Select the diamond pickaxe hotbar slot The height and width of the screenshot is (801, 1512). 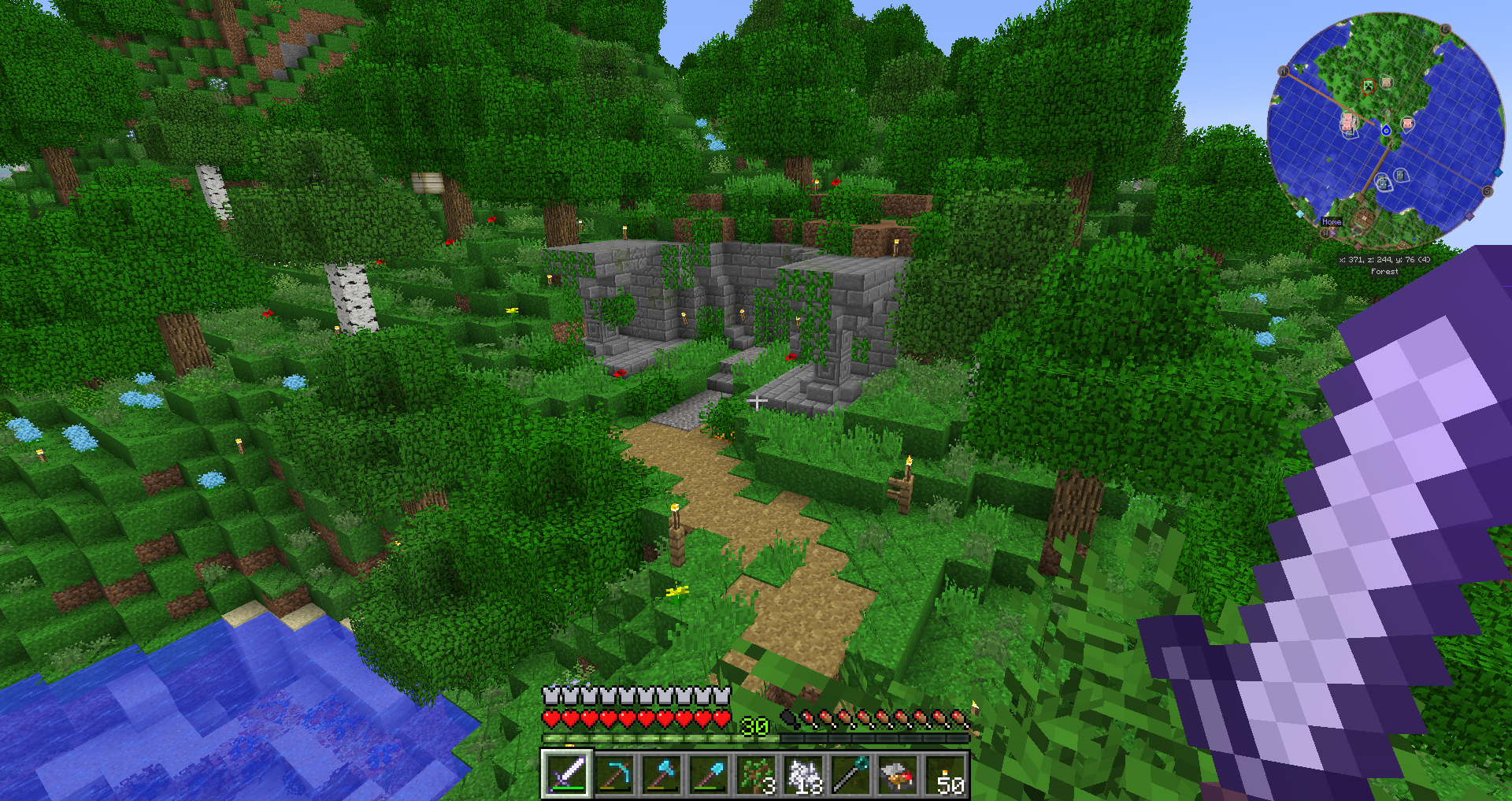click(x=614, y=774)
